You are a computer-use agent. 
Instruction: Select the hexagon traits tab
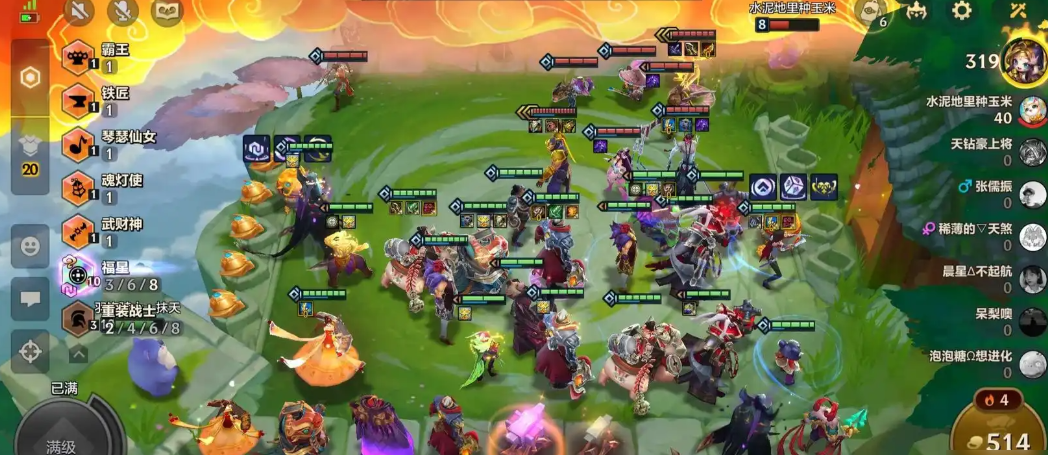point(31,77)
